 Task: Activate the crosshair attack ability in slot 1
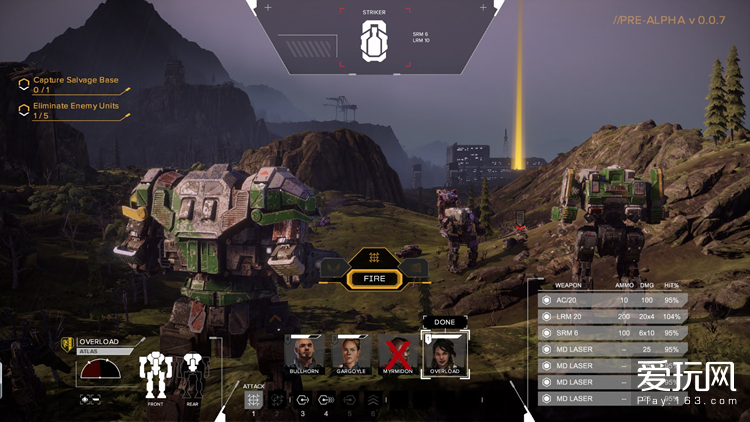[x=253, y=400]
